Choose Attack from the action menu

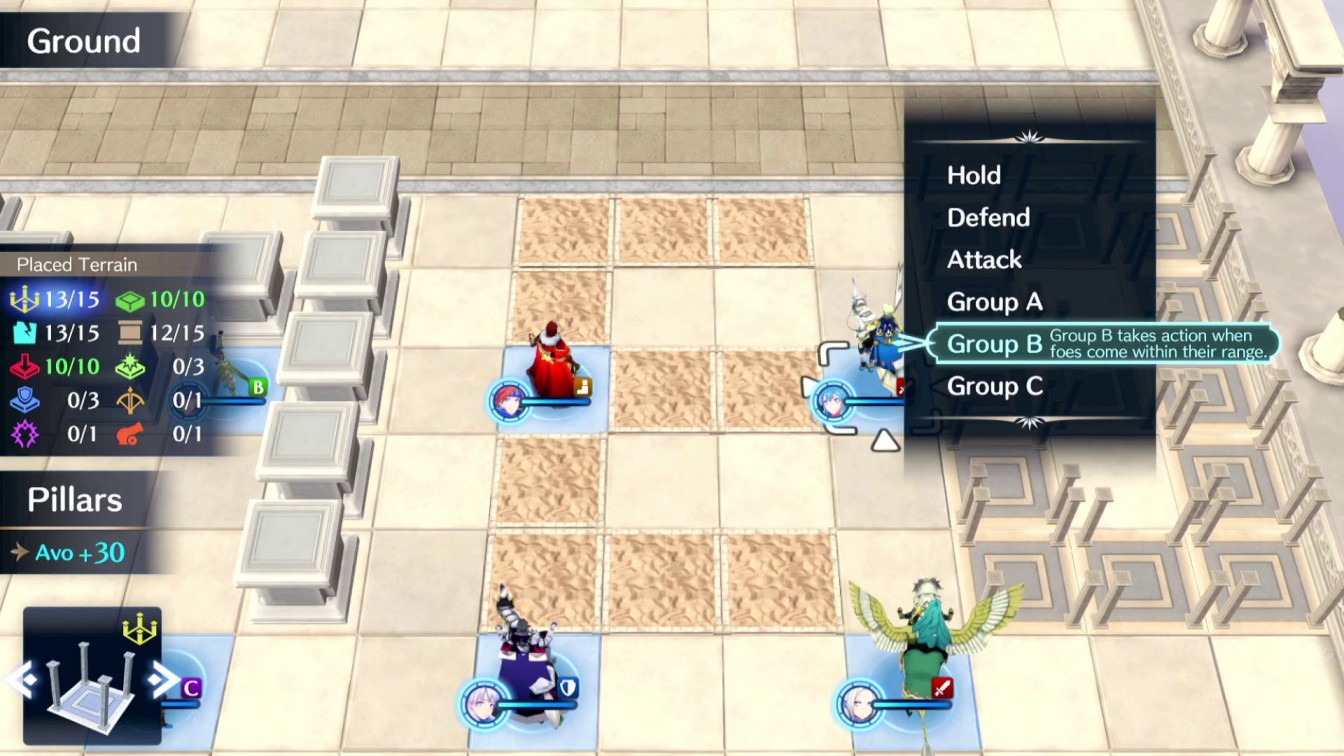[x=984, y=260]
